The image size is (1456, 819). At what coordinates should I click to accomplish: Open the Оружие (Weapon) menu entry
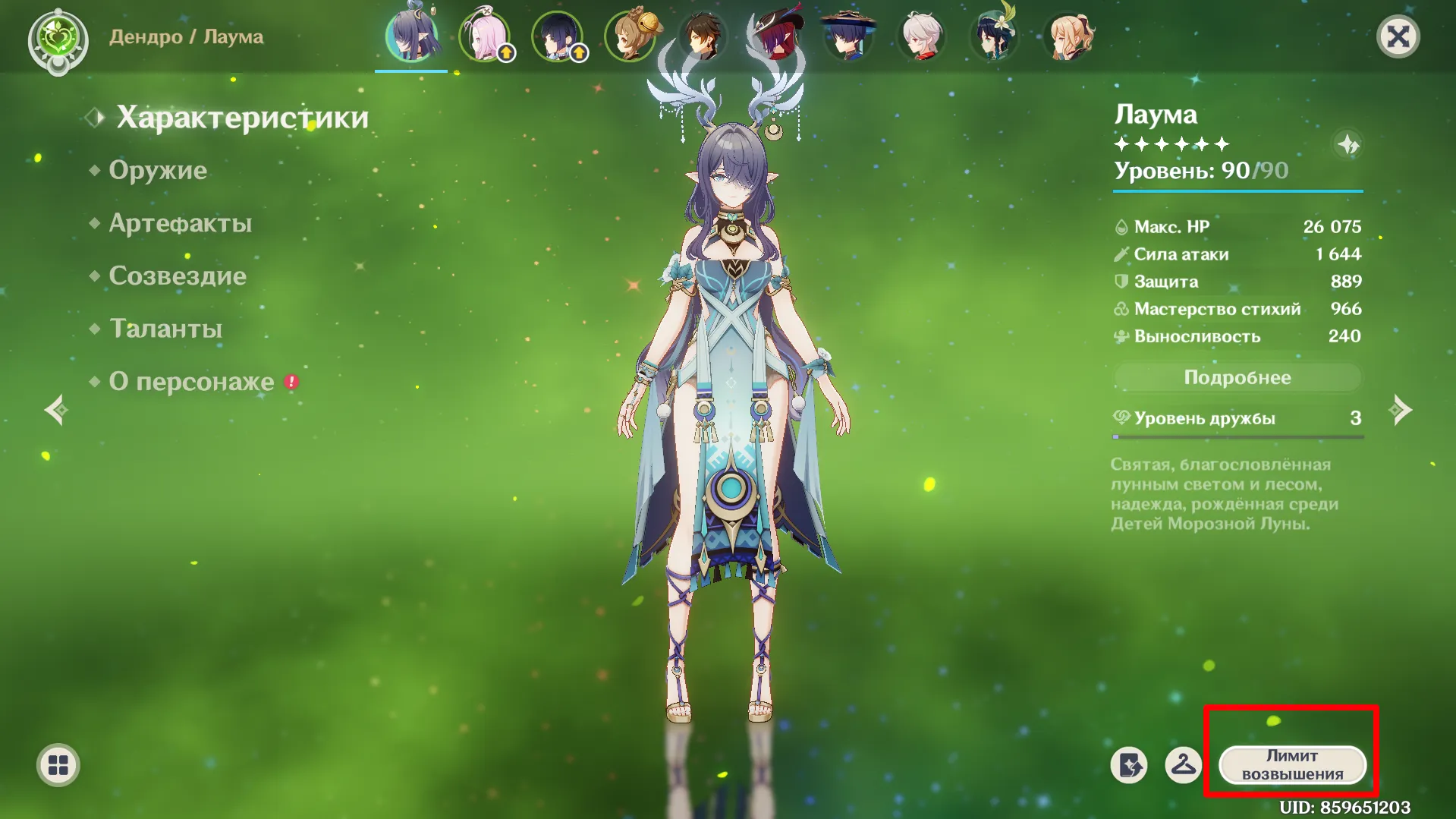[x=158, y=170]
